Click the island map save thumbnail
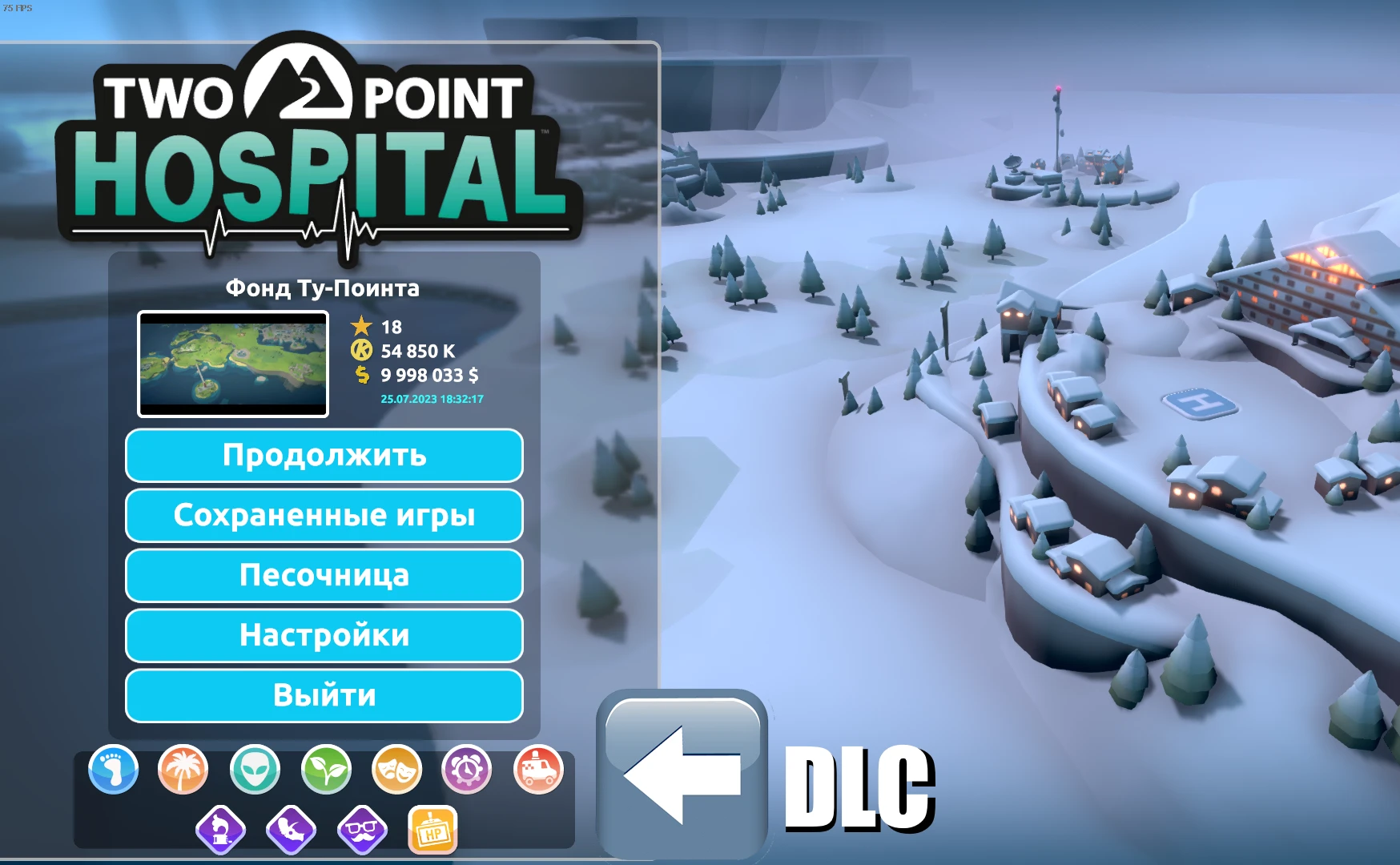The width and height of the screenshot is (1400, 865). [x=232, y=363]
